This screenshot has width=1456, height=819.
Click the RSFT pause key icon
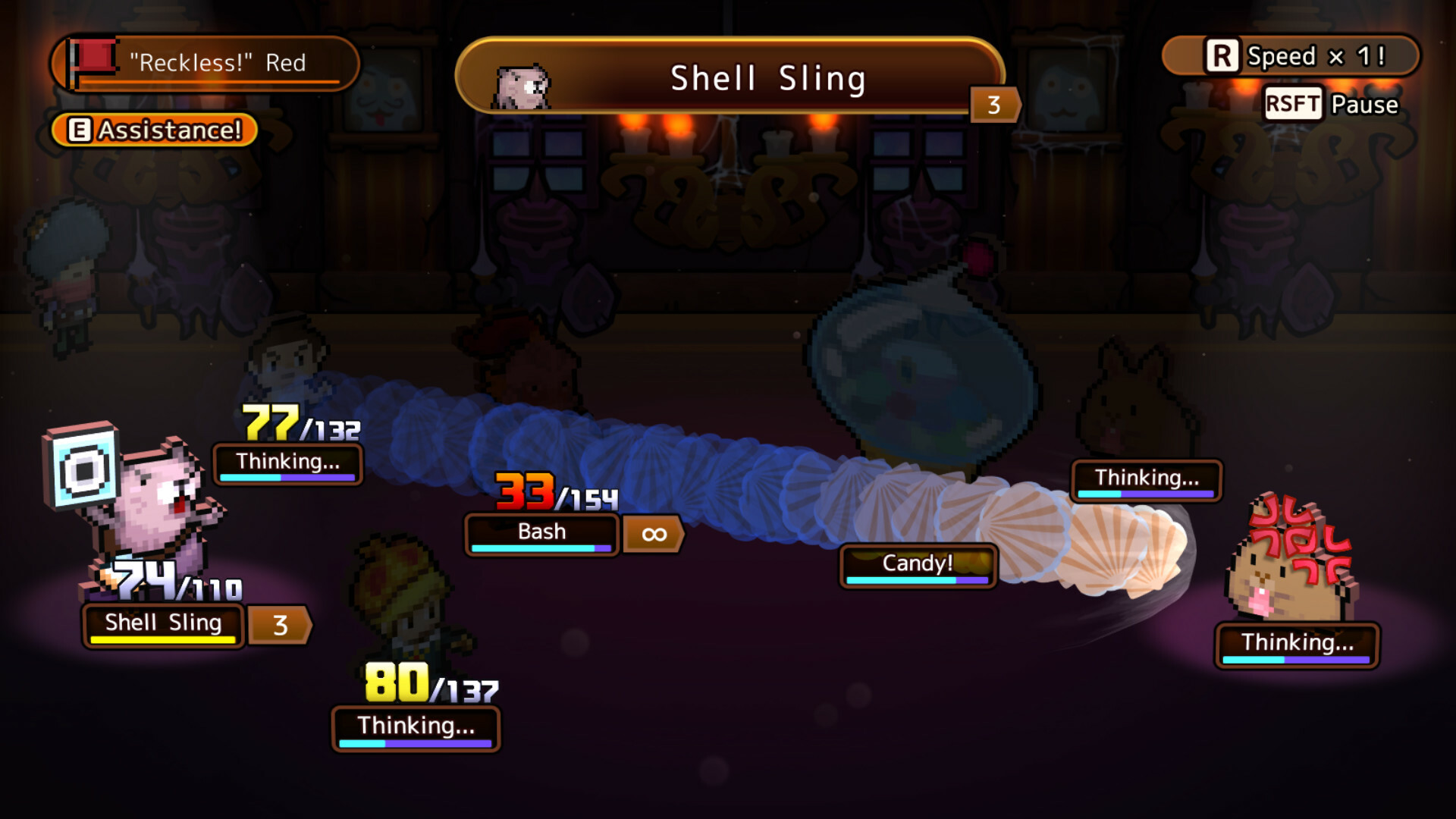[1294, 105]
